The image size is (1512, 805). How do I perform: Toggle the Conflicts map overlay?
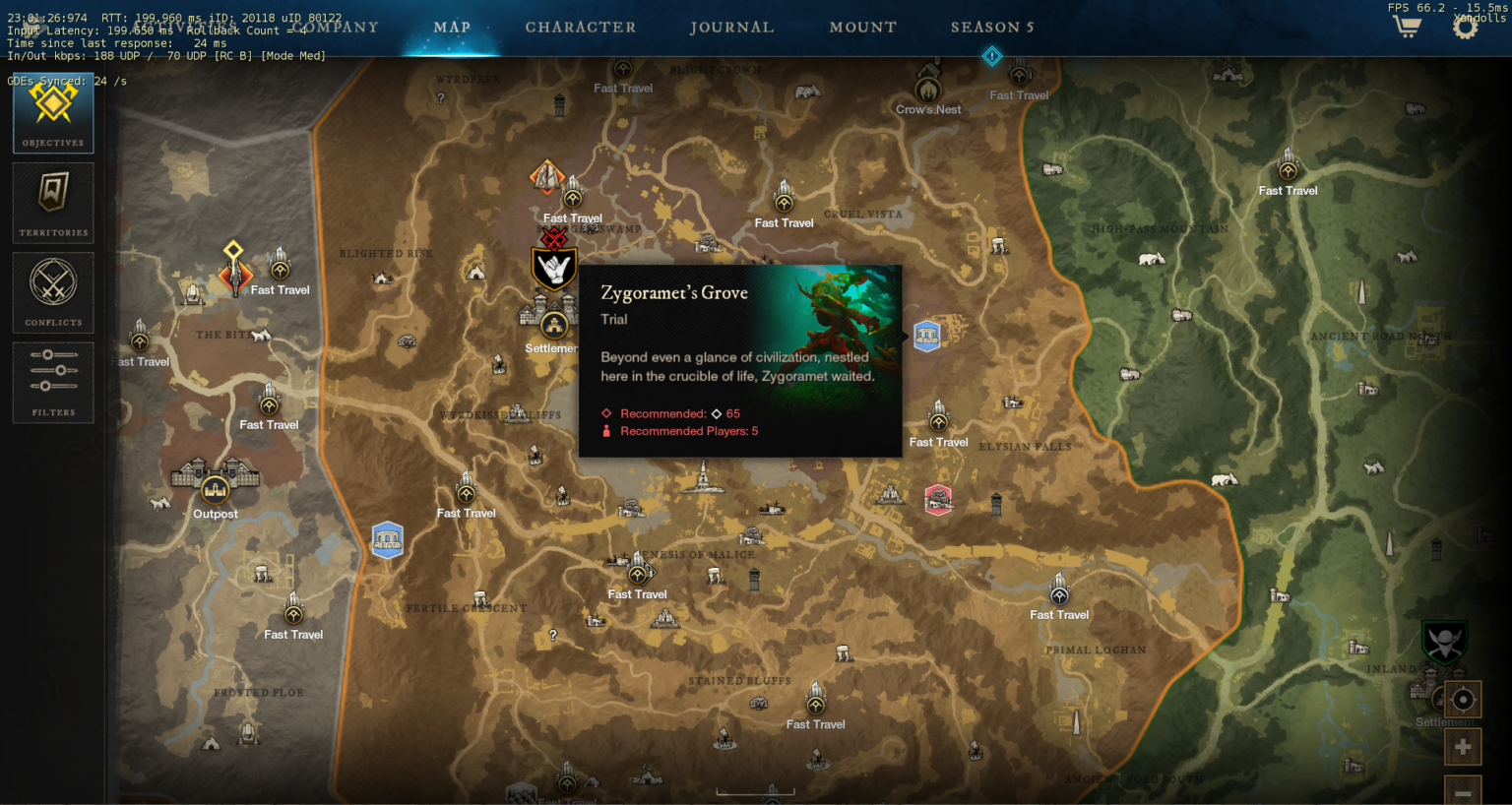52,292
